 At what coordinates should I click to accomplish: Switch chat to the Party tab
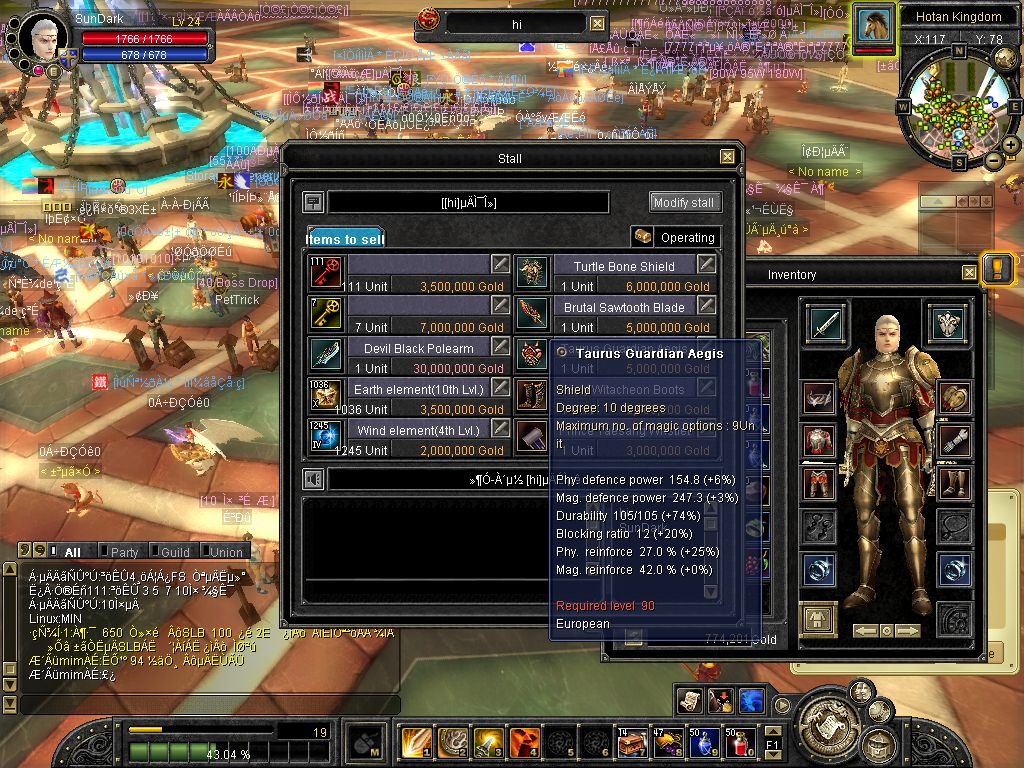pos(123,552)
